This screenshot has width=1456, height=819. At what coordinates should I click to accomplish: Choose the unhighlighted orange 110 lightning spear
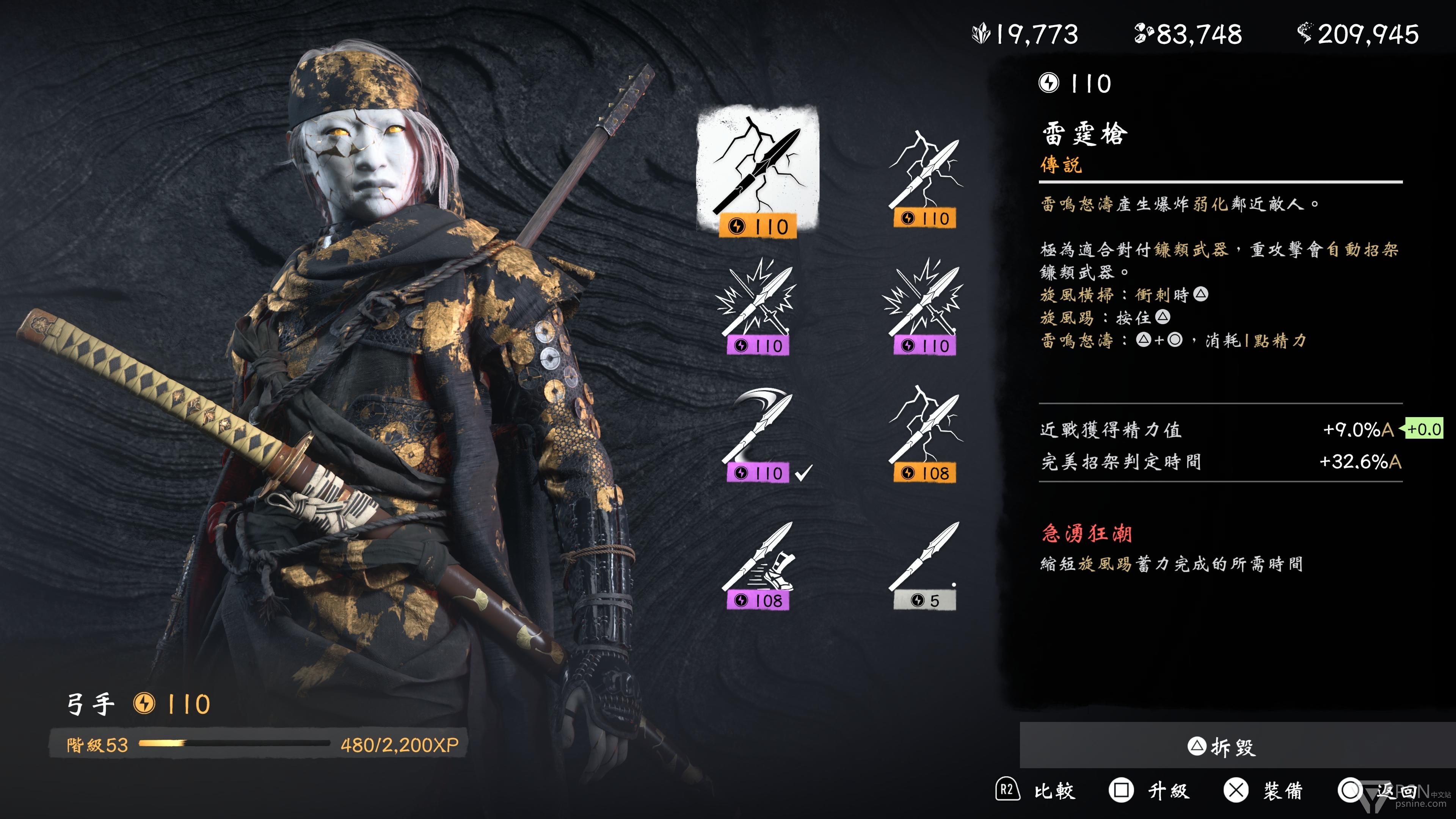coord(925,179)
